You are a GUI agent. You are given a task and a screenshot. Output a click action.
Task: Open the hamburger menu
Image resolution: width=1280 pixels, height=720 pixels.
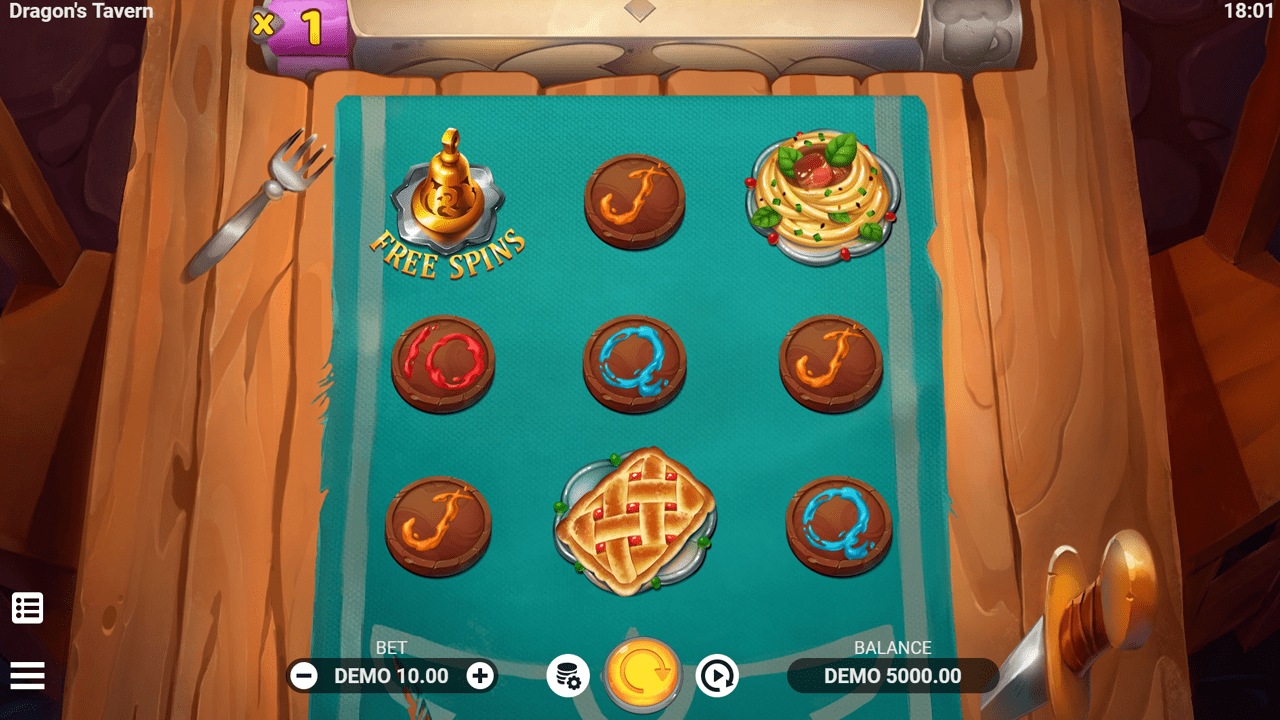coord(27,675)
